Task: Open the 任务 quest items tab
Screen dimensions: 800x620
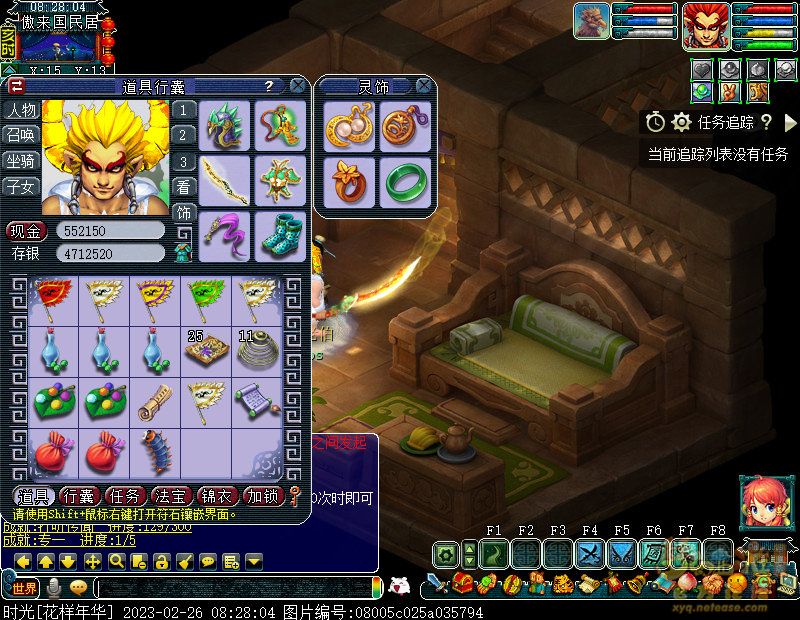Action: tap(125, 496)
